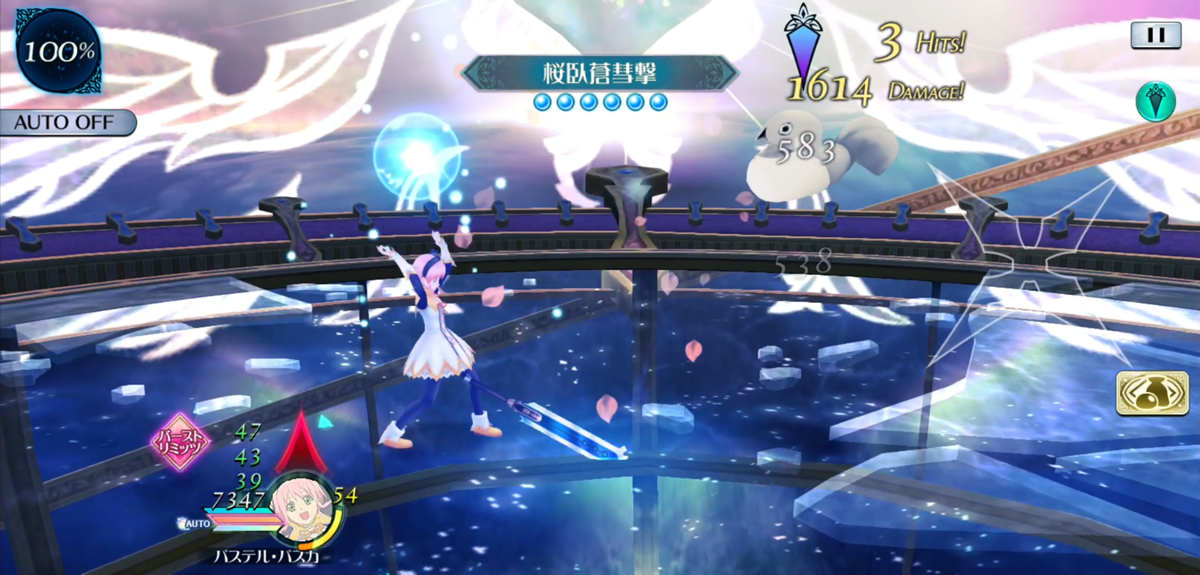Image resolution: width=1200 pixels, height=575 pixels.
Task: Pause the battle
Action: click(x=1155, y=35)
